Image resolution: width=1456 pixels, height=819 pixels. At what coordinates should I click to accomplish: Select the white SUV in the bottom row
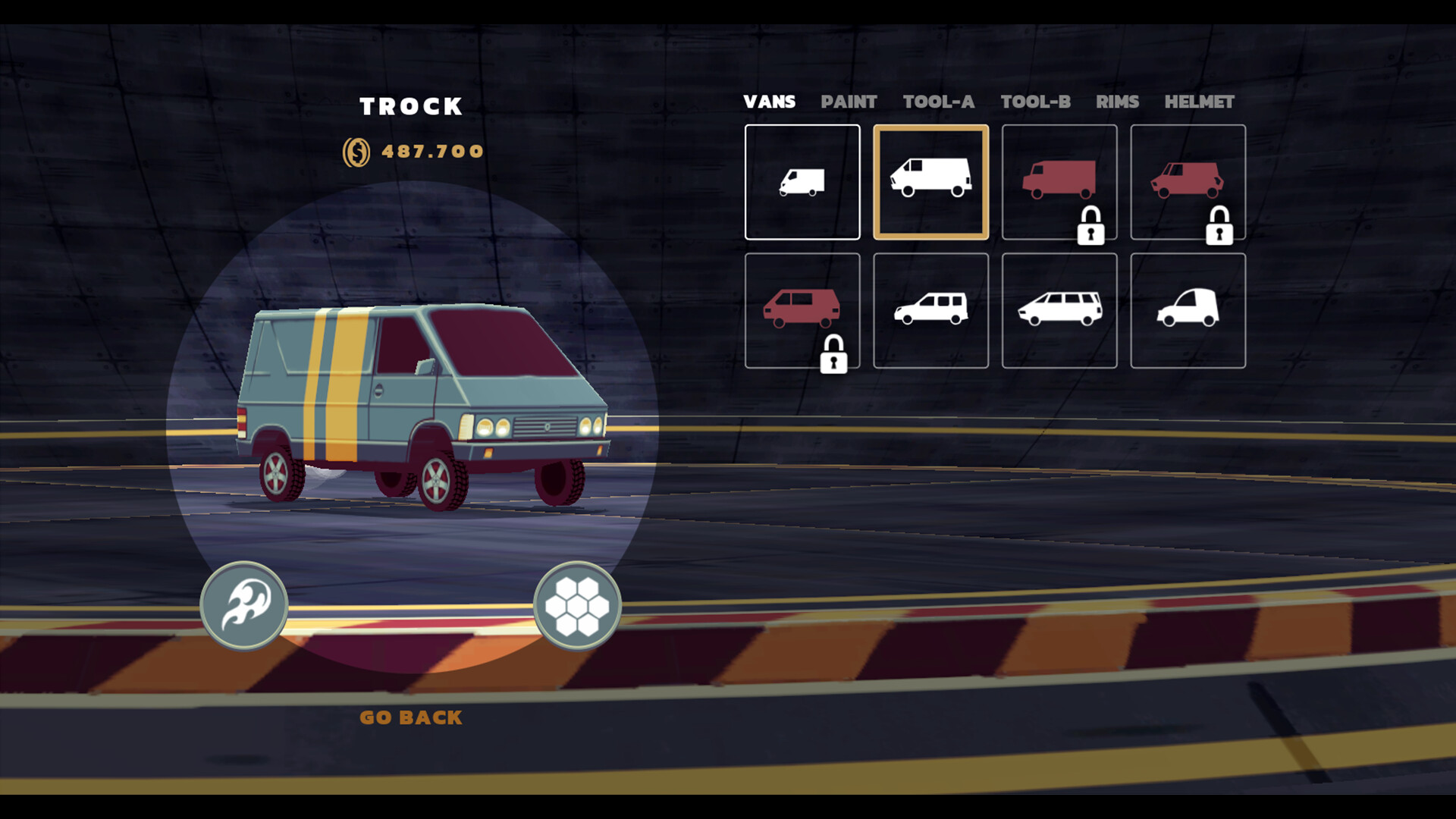click(x=930, y=309)
